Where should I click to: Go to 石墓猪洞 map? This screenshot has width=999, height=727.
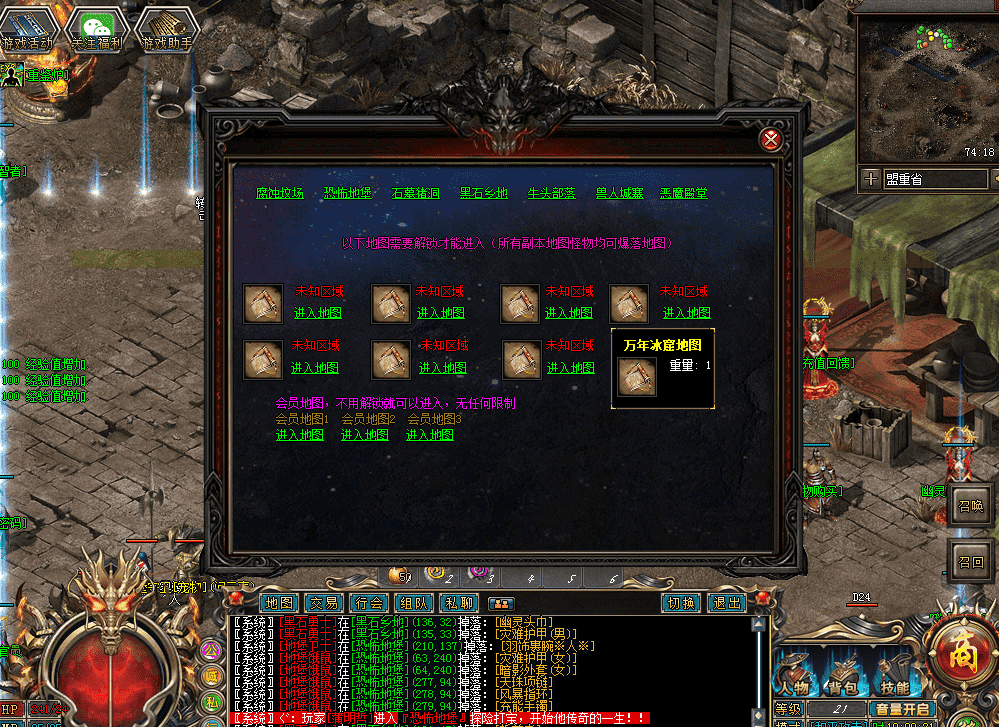pos(415,193)
